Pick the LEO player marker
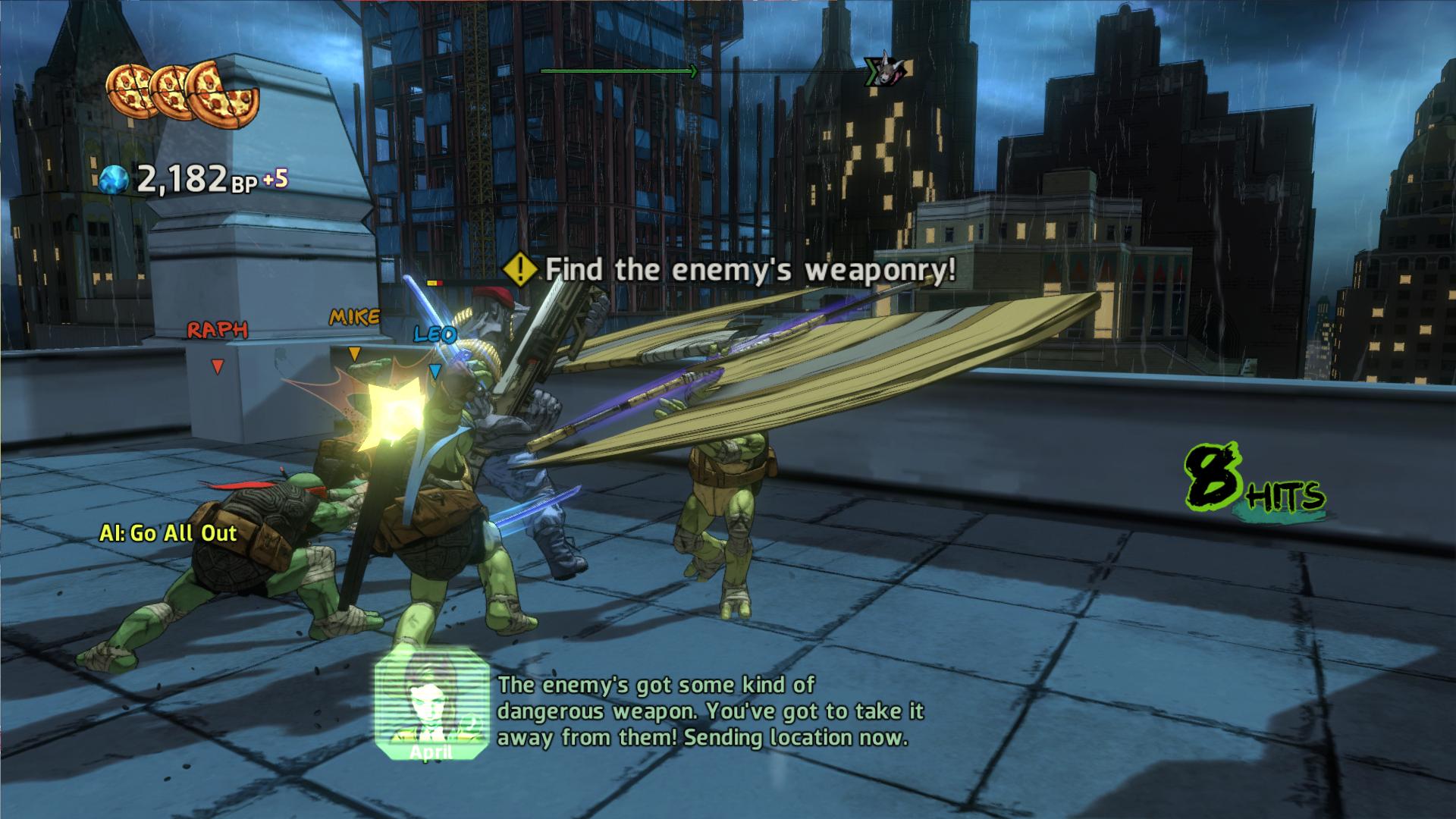Image resolution: width=1456 pixels, height=819 pixels. (x=435, y=334)
